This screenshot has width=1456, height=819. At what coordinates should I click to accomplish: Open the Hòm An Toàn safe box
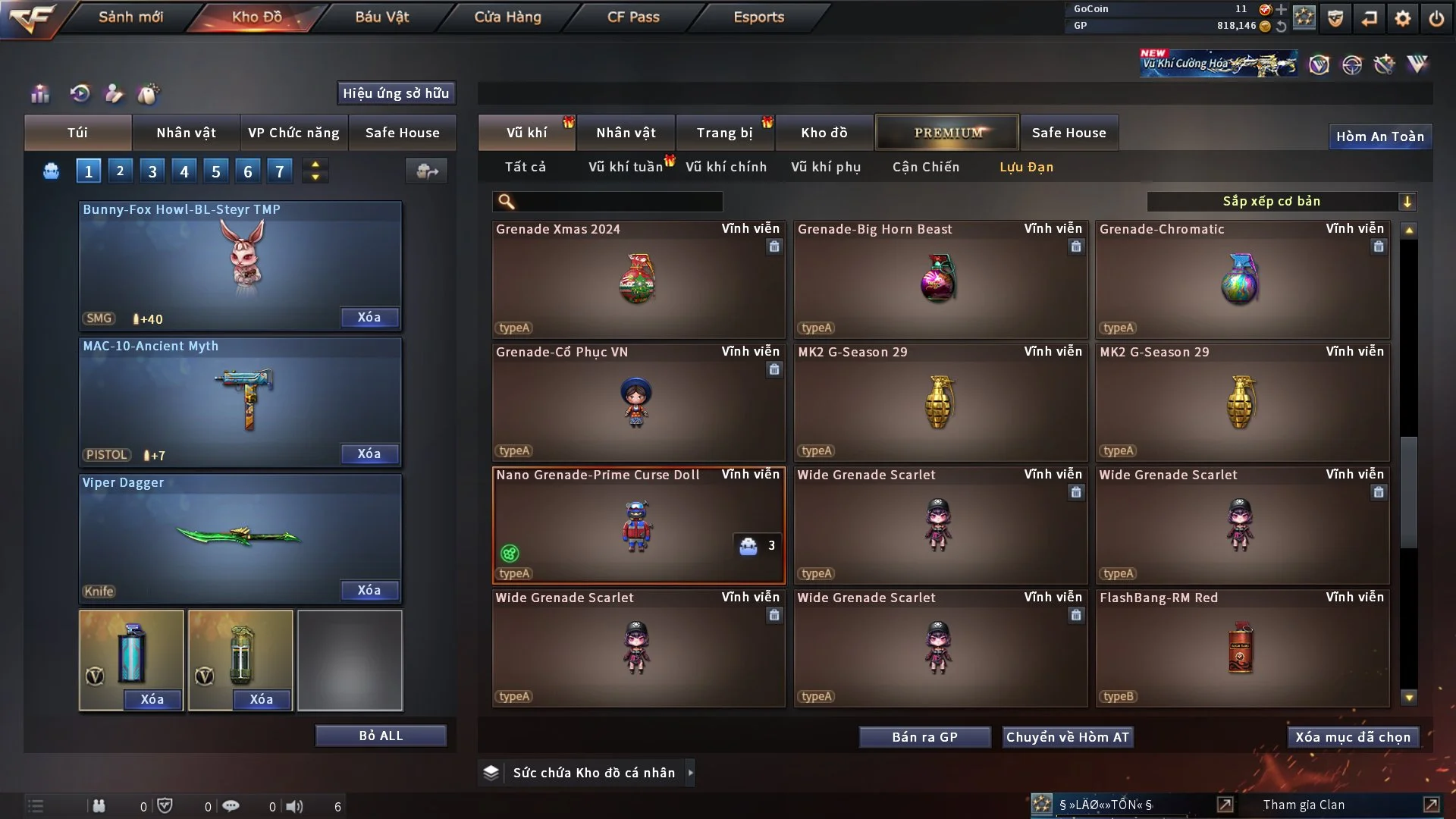pos(1379,136)
